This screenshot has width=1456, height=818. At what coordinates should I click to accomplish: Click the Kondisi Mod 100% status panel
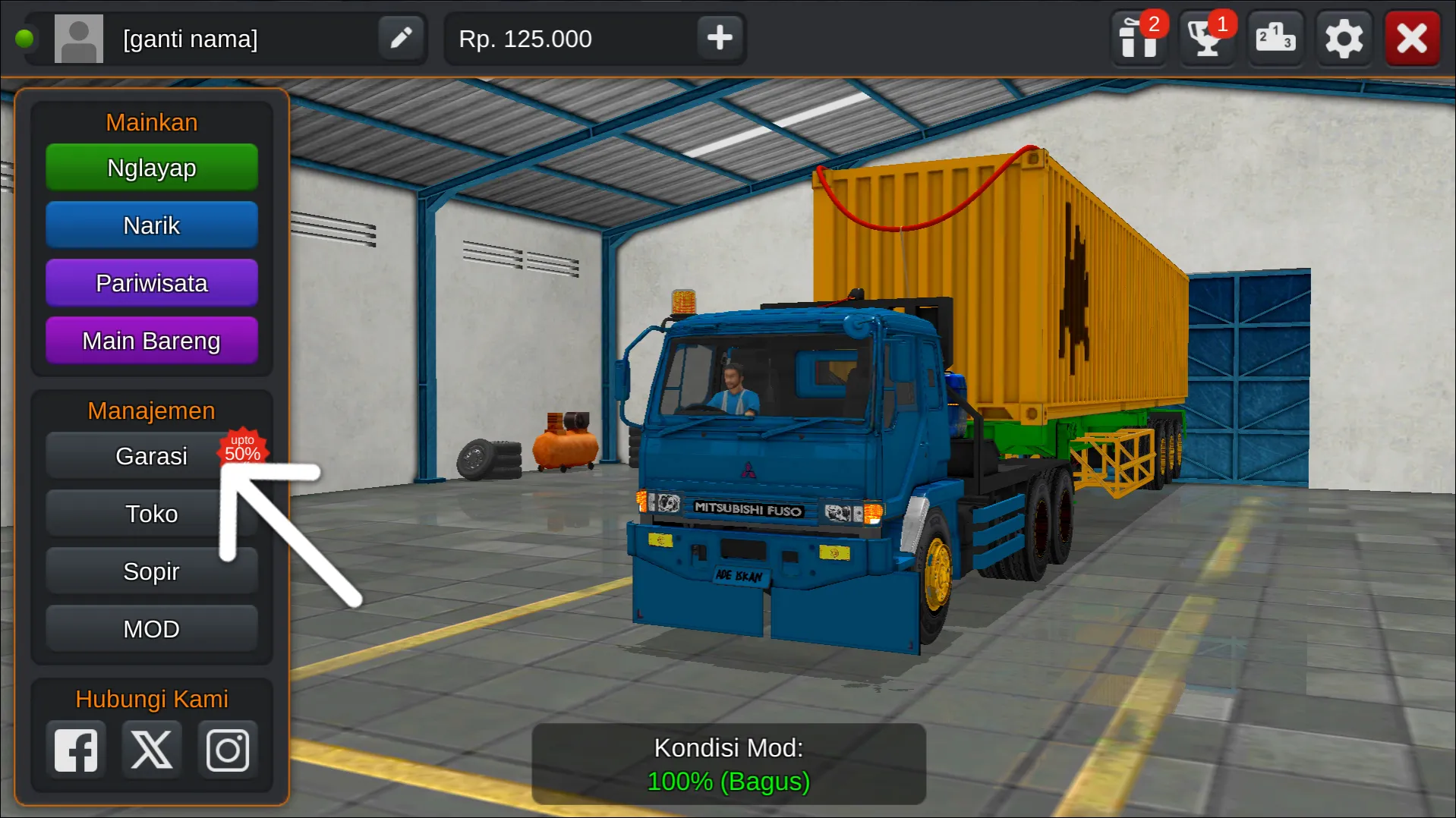pos(728,763)
